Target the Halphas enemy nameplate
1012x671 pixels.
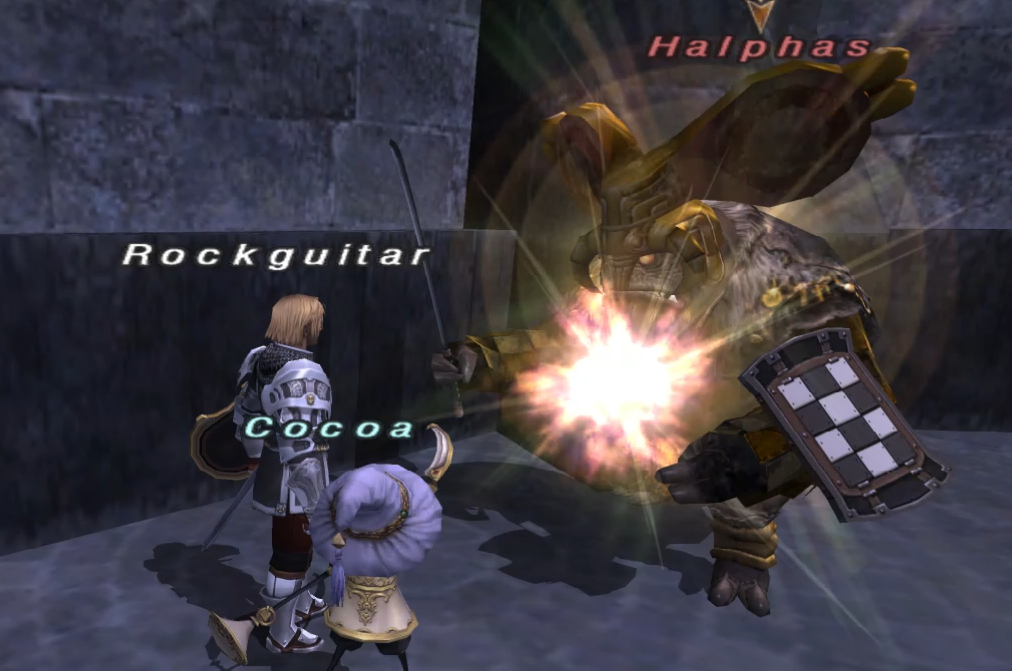[760, 46]
